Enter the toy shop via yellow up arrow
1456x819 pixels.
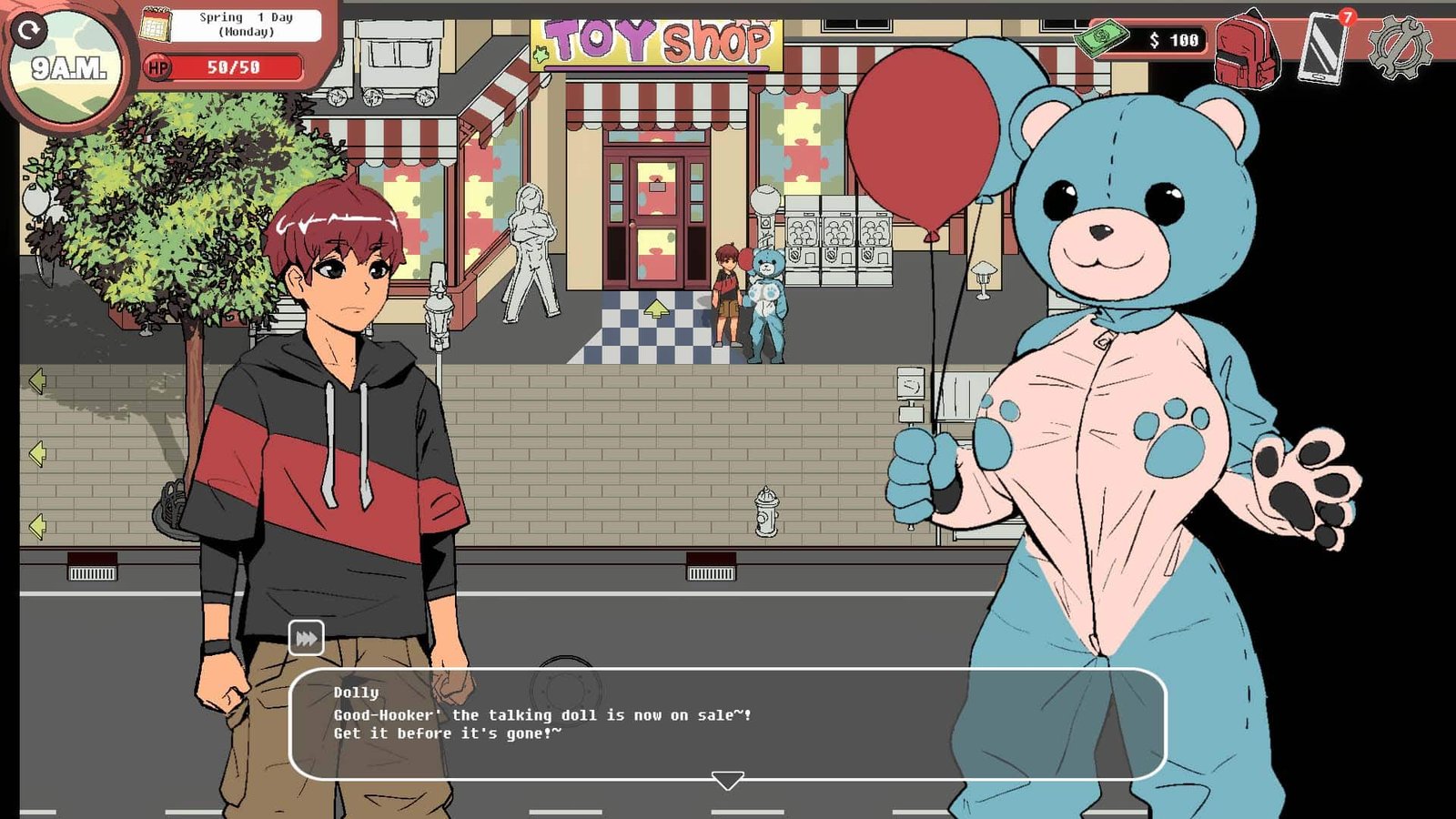[x=656, y=310]
